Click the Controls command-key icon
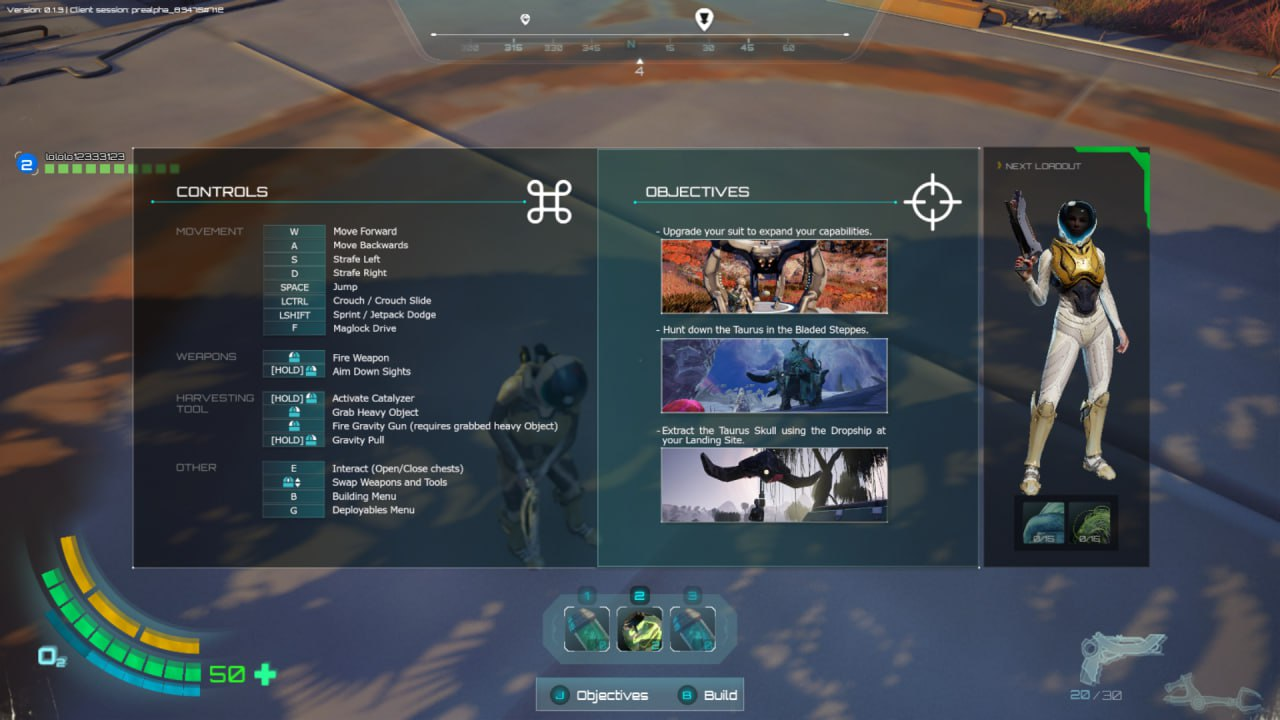1280x720 pixels. (549, 202)
